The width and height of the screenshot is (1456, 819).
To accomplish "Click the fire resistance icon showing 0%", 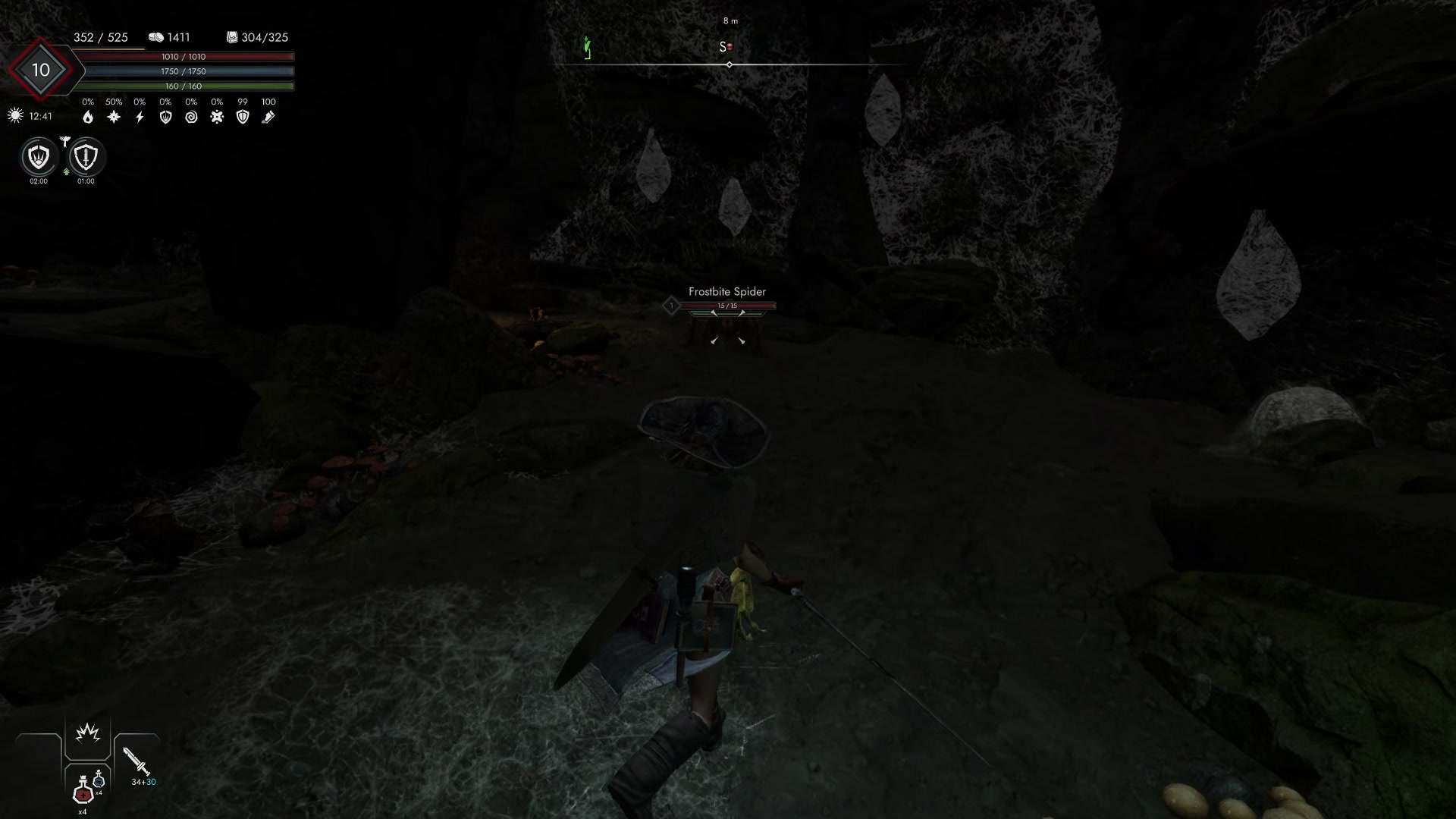I will point(89,118).
